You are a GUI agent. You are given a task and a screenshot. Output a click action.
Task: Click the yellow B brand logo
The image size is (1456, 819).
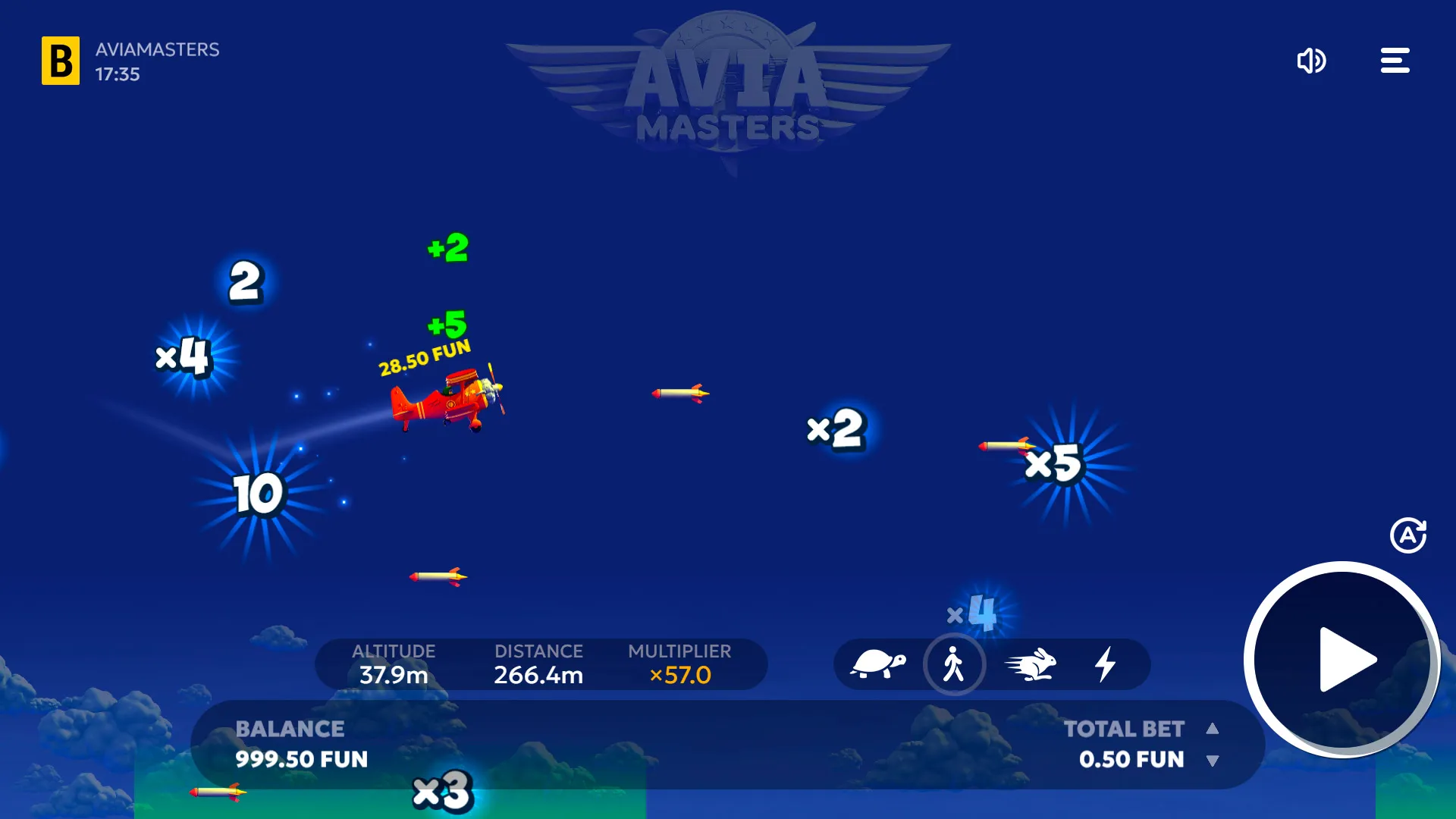[x=60, y=60]
